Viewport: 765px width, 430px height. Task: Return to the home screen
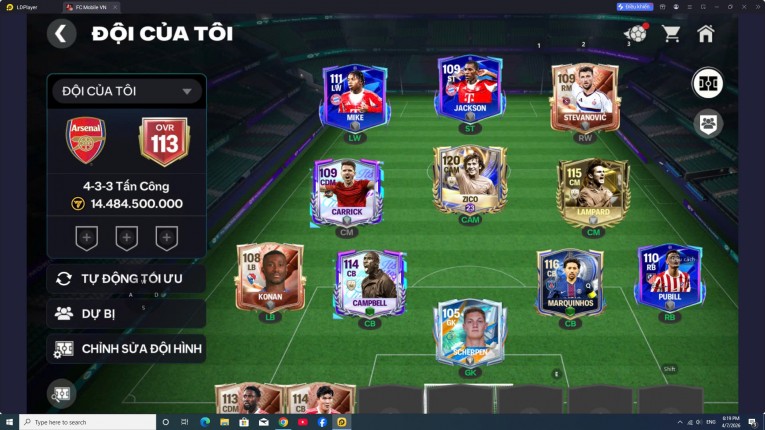pos(706,34)
